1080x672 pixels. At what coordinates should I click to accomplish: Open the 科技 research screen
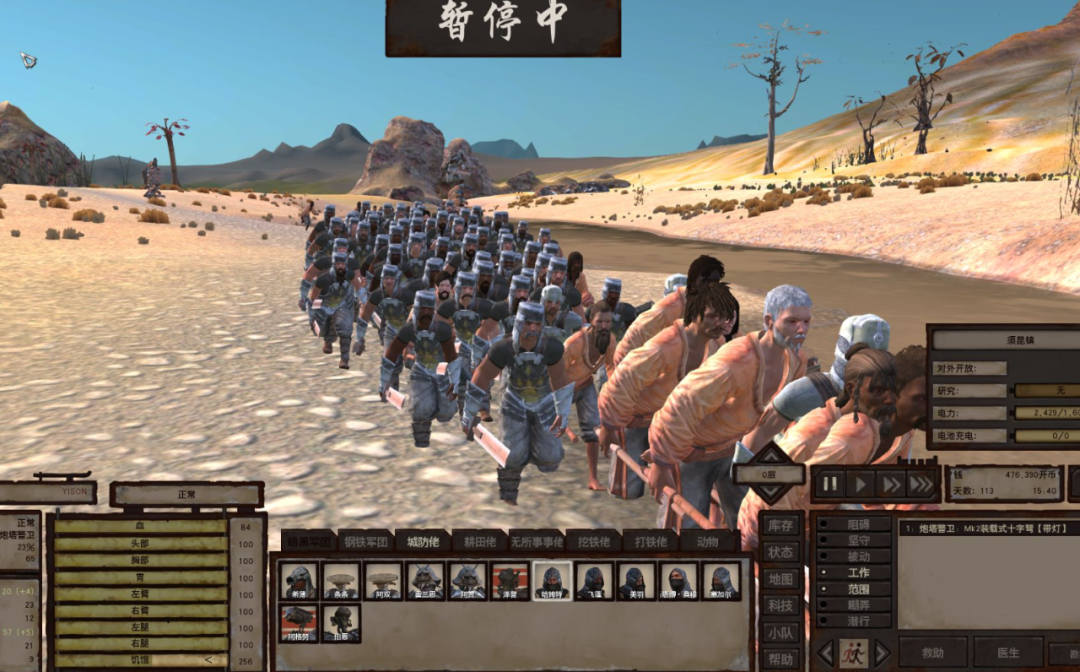point(780,606)
